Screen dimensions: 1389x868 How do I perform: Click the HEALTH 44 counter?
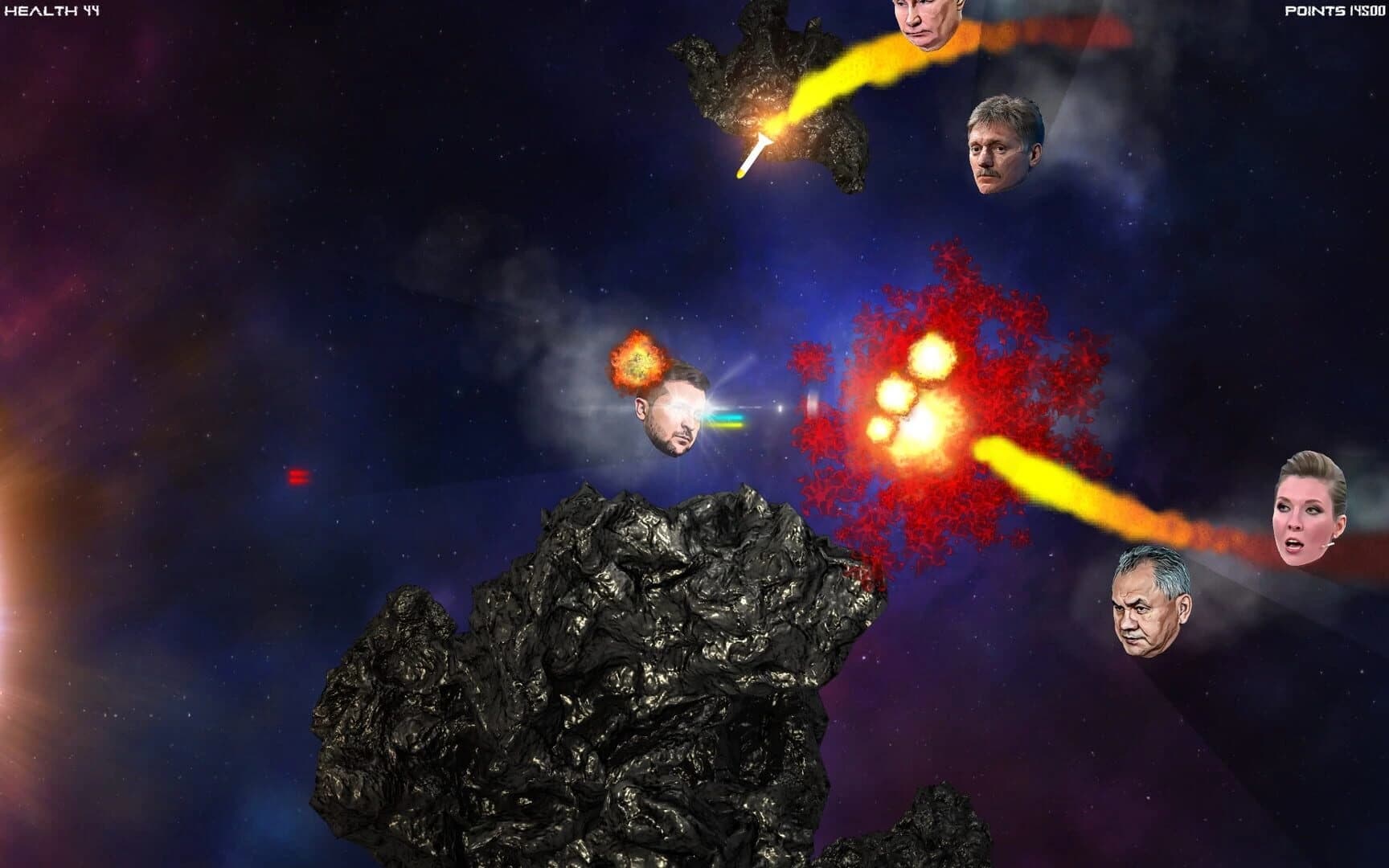[51, 12]
